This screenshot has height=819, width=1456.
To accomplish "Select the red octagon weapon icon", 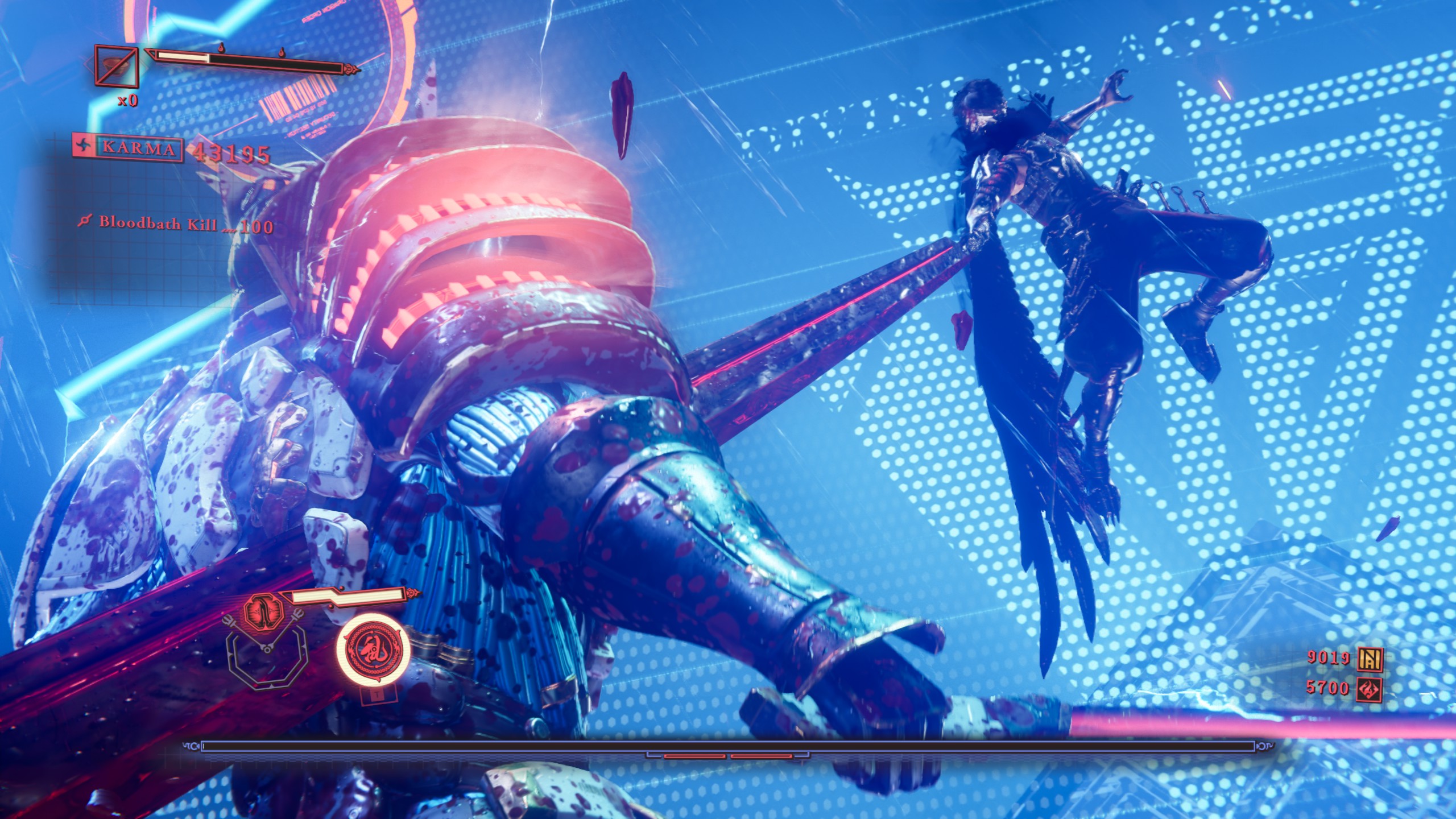I will (x=262, y=613).
